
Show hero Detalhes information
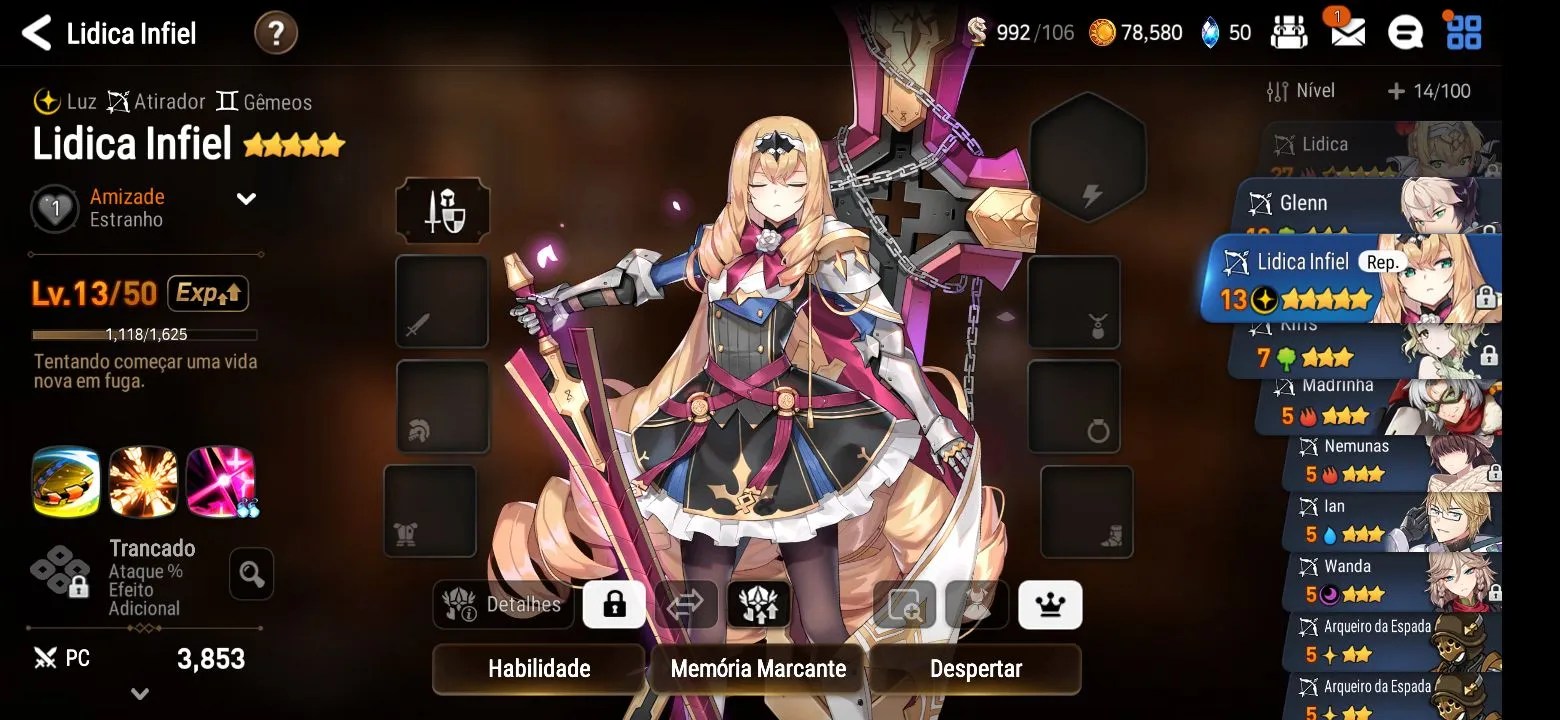pyautogui.click(x=503, y=604)
